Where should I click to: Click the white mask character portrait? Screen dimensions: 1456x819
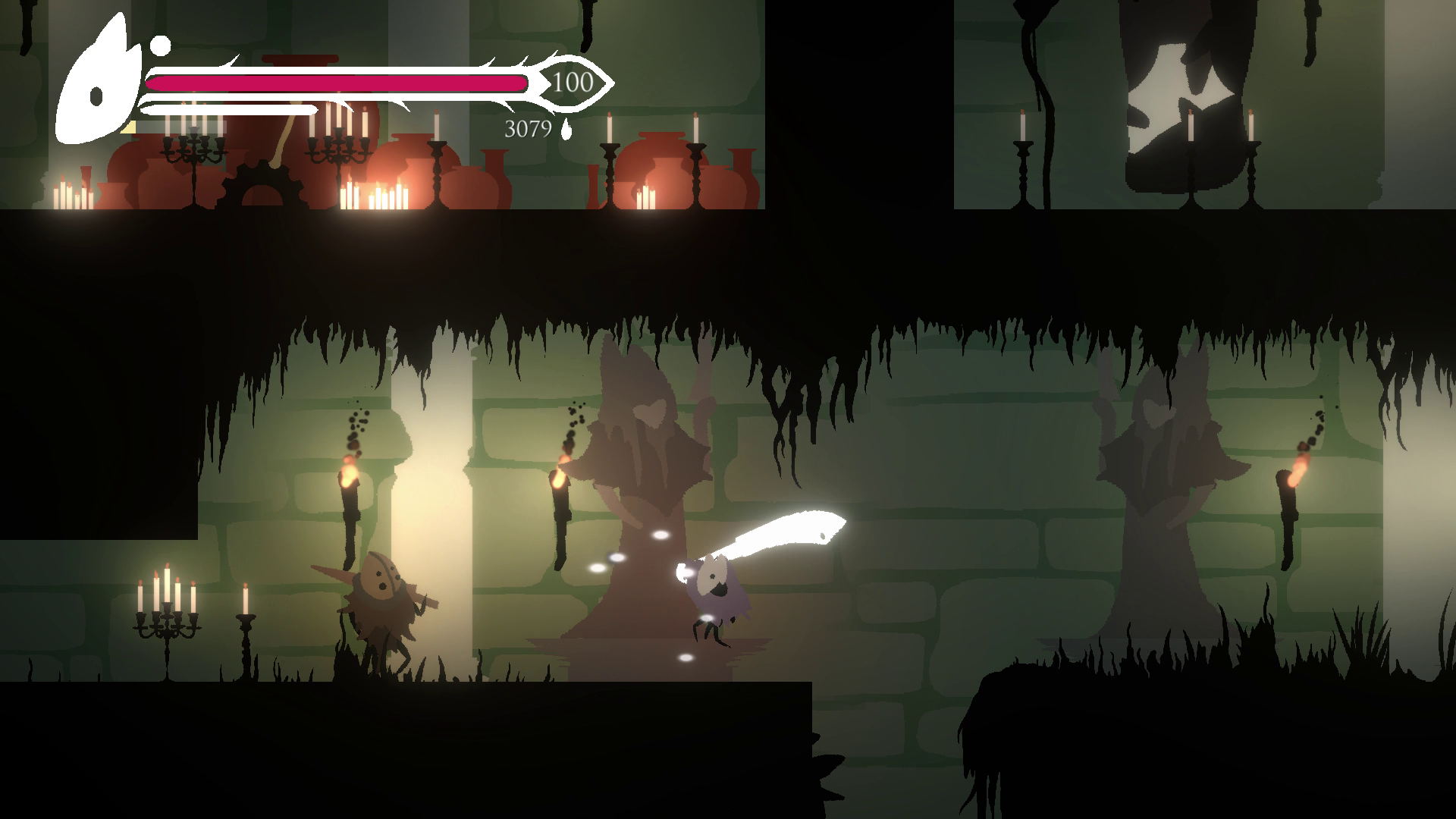point(97,91)
